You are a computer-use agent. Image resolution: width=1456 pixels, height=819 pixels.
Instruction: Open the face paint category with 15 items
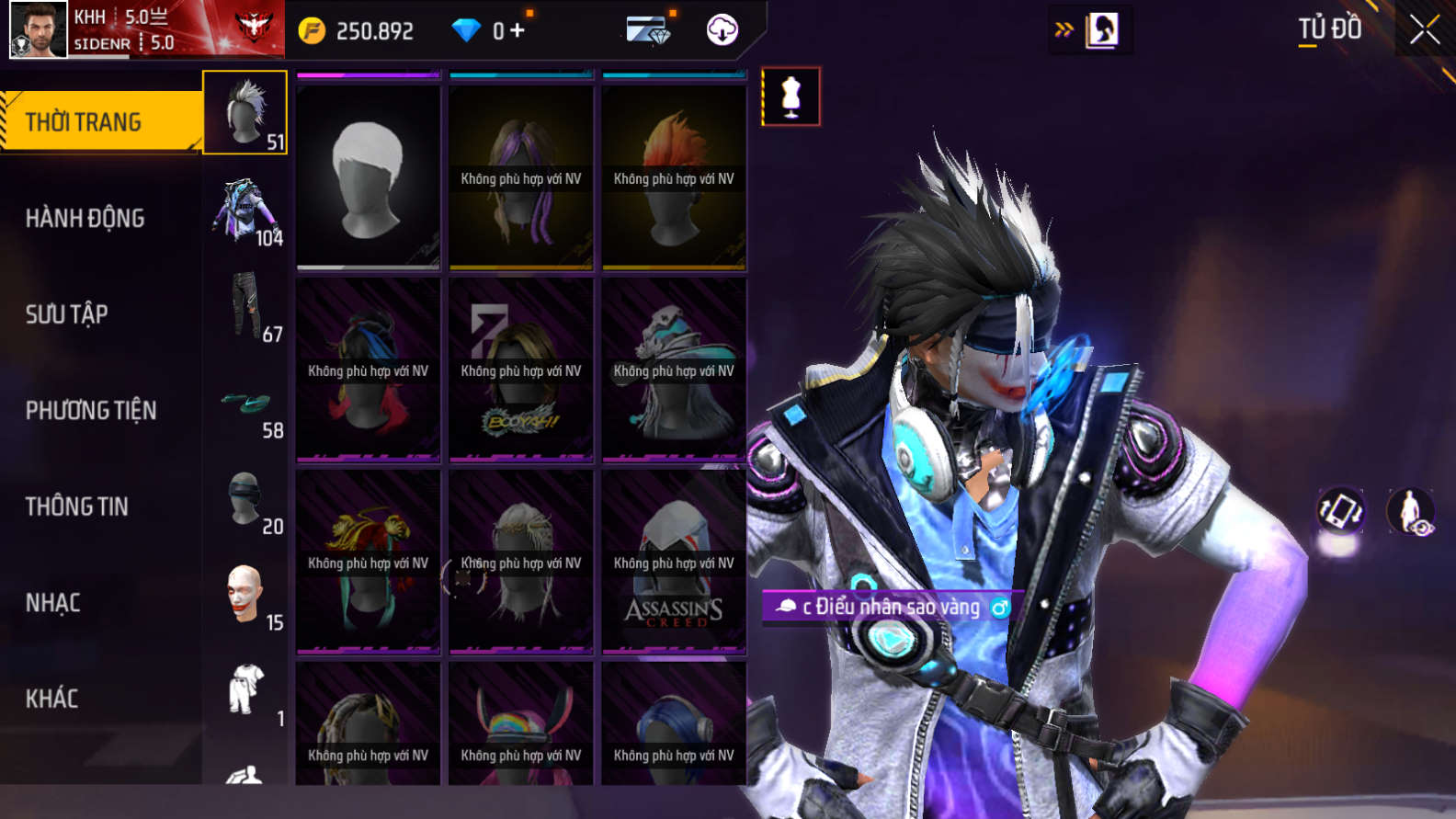246,597
